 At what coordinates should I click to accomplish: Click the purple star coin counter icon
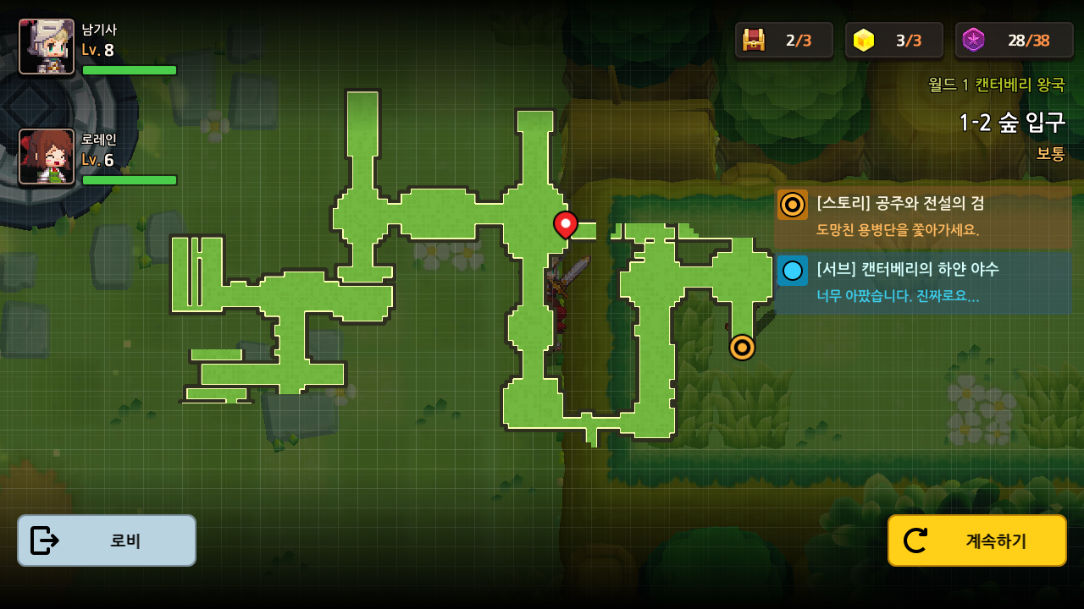pos(973,40)
